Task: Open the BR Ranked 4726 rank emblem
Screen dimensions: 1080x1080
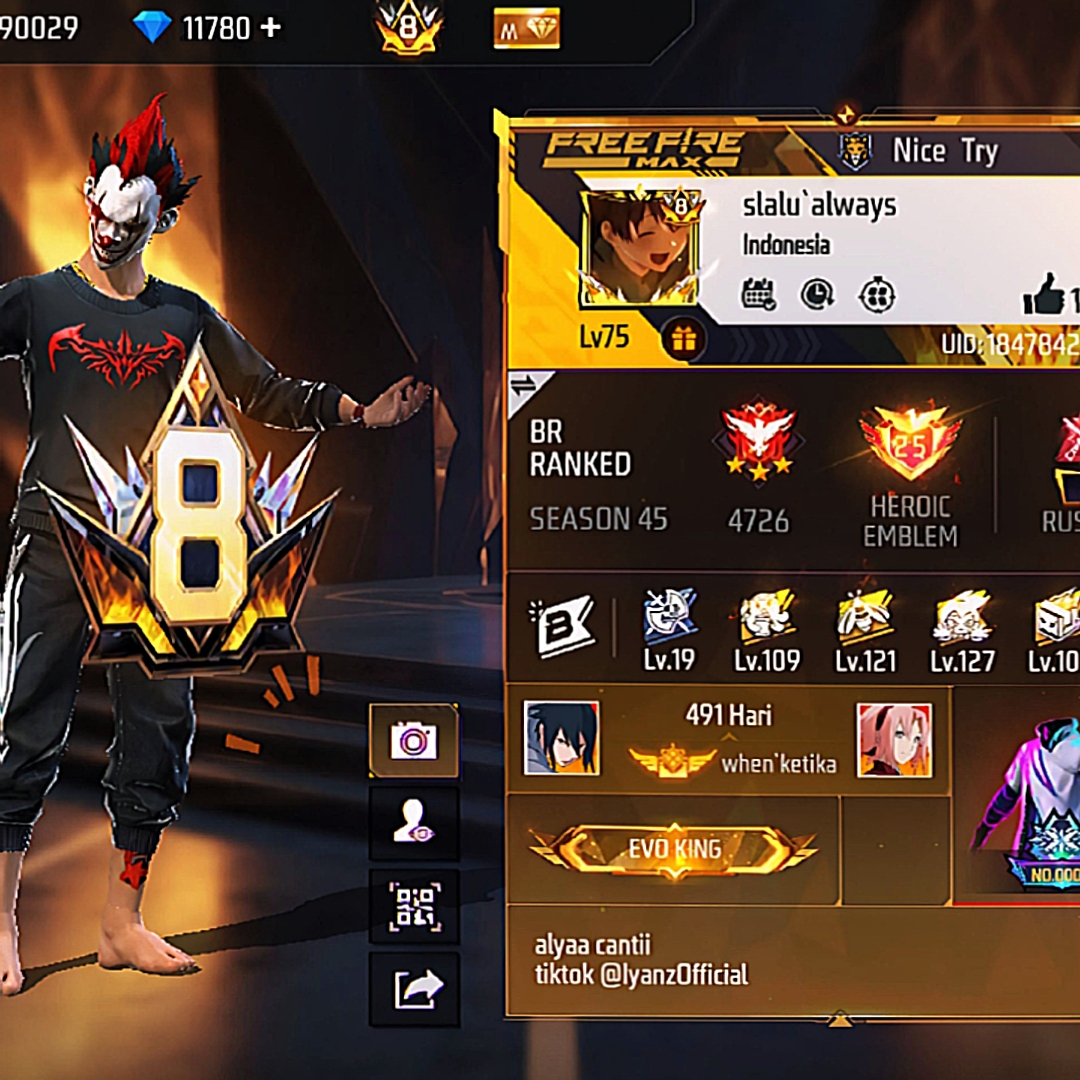Action: click(x=758, y=440)
